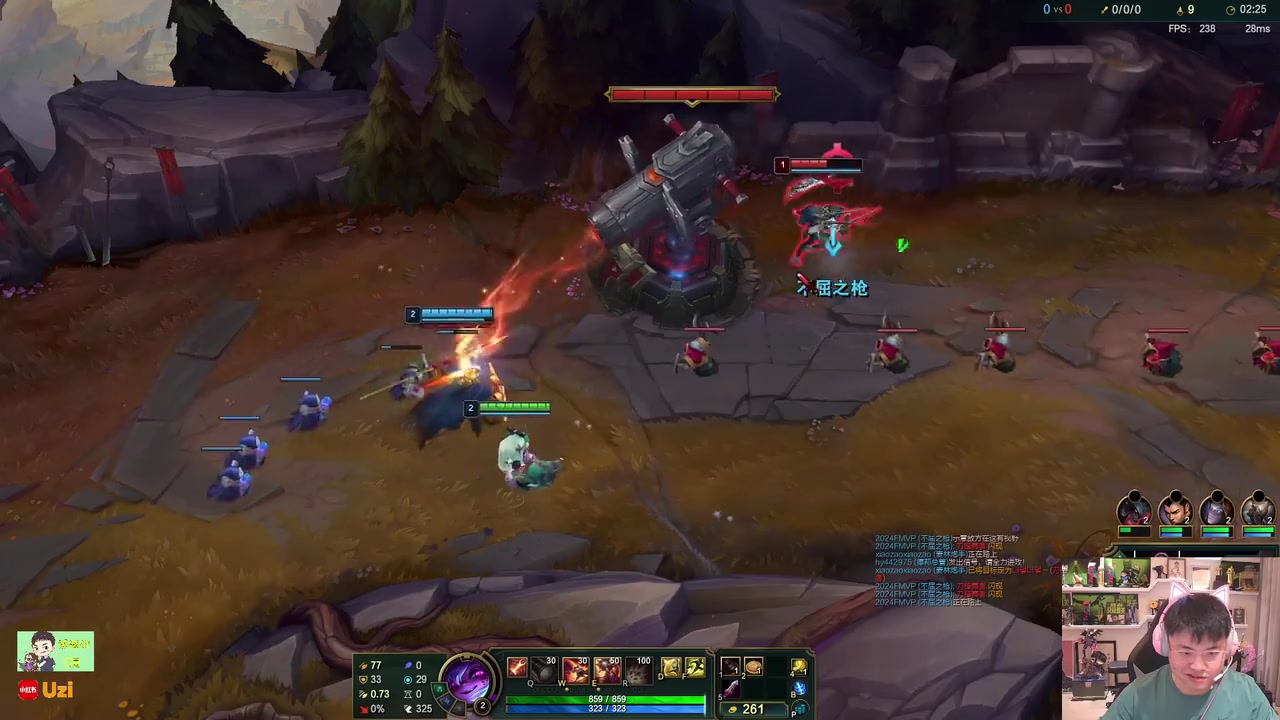The width and height of the screenshot is (1280, 720).
Task: Select the R ultimate ability icon
Action: click(x=638, y=669)
